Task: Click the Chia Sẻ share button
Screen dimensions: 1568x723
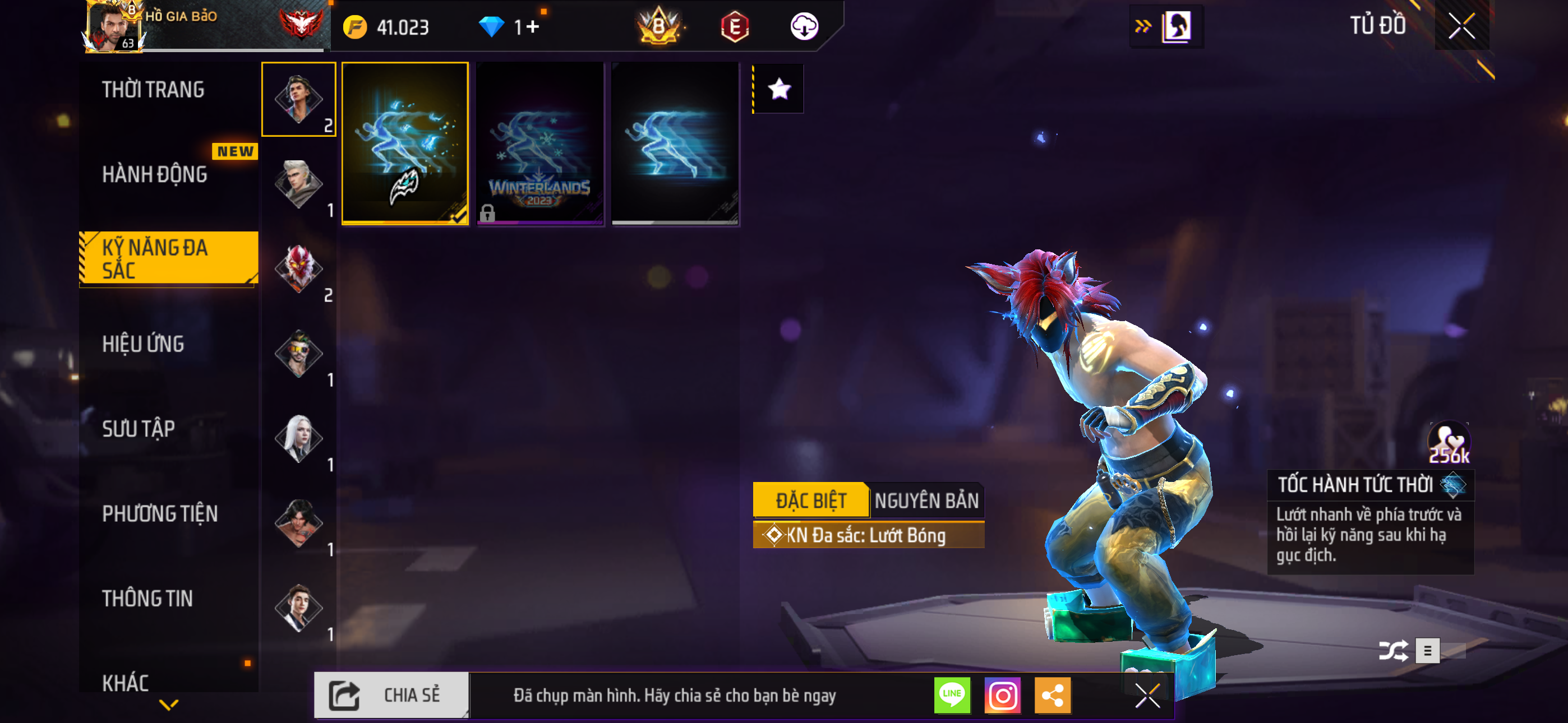Action: pos(391,695)
